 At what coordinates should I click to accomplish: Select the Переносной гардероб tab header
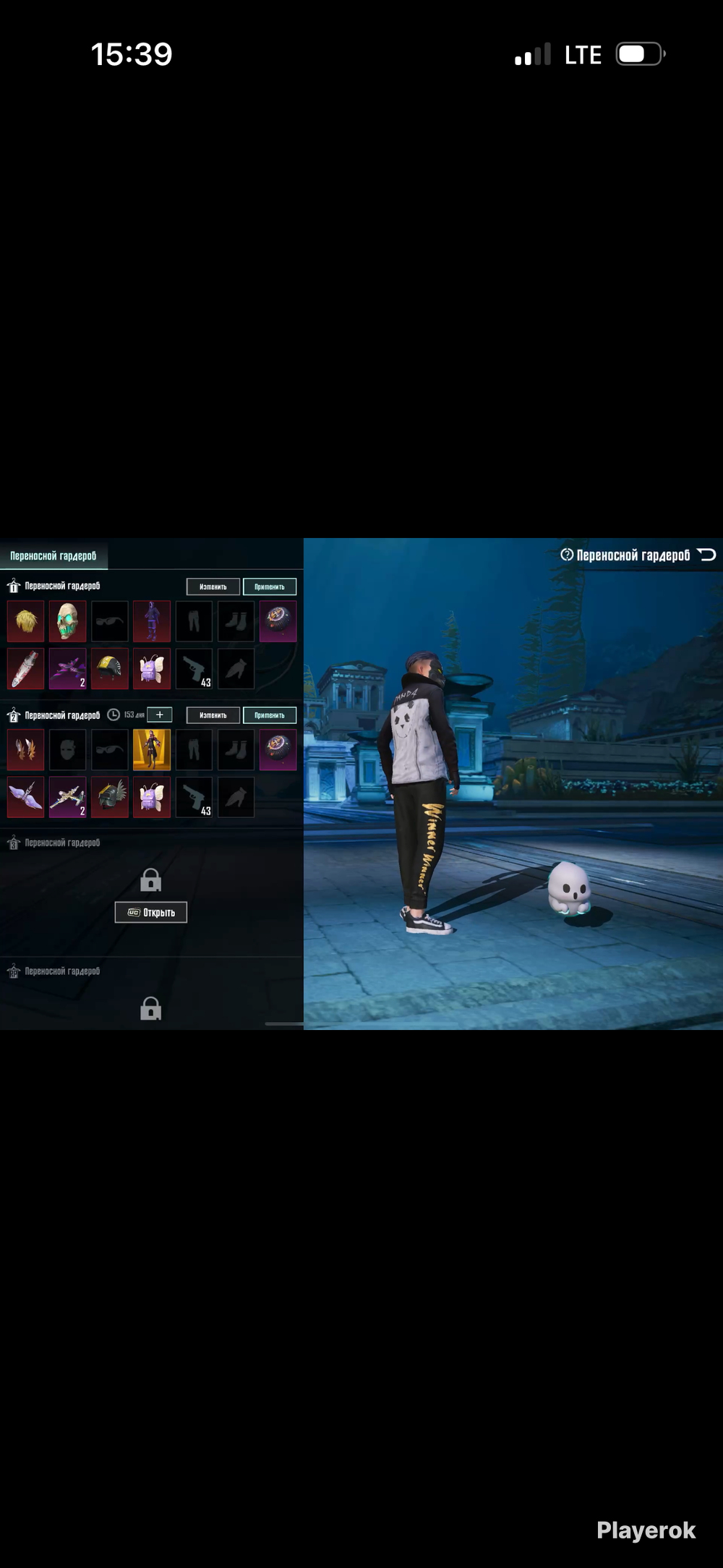pyautogui.click(x=54, y=555)
